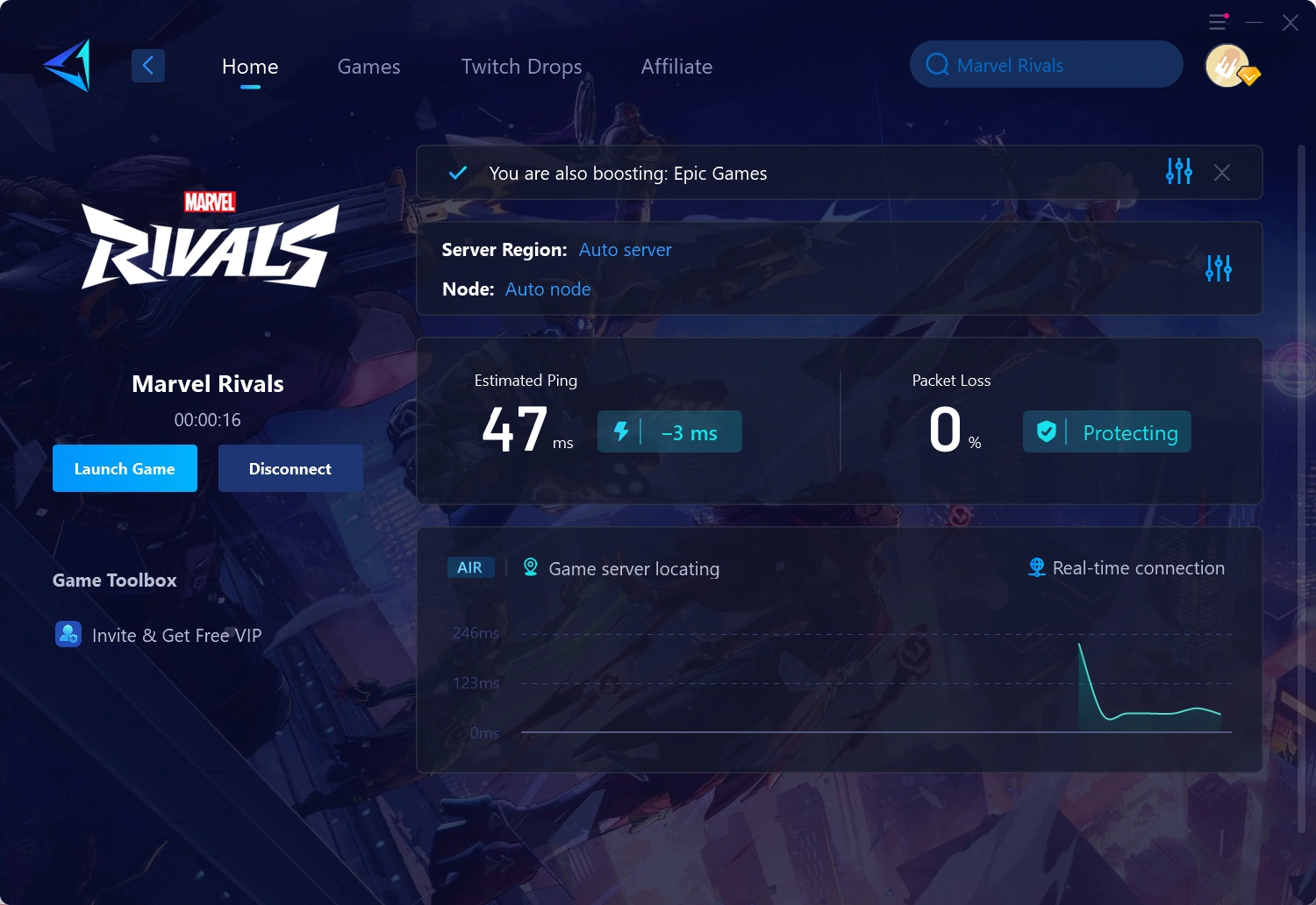Select the Game server locating pin icon
The image size is (1316, 905).
tap(529, 568)
